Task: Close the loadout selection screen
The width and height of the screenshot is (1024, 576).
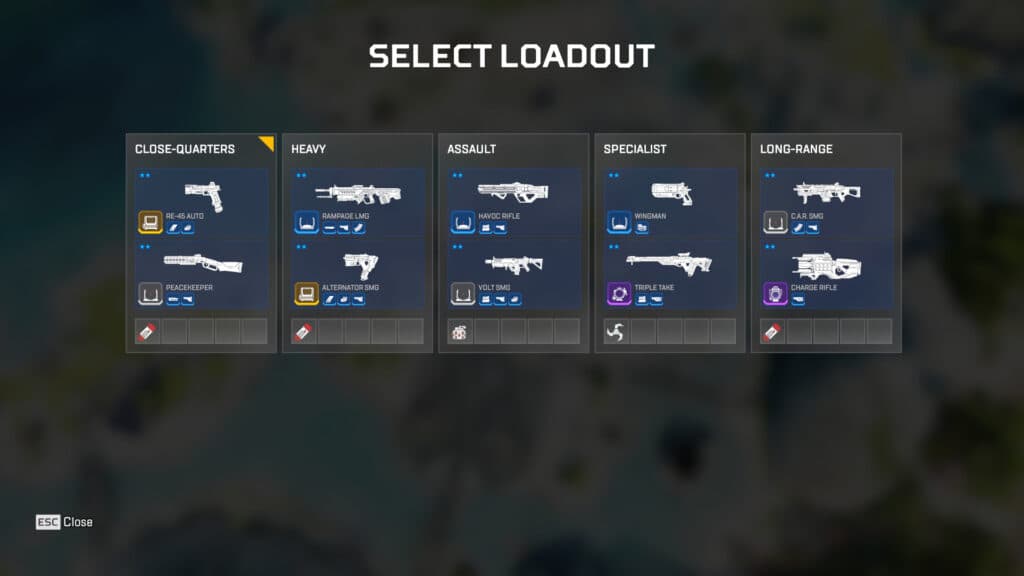Action: click(65, 522)
